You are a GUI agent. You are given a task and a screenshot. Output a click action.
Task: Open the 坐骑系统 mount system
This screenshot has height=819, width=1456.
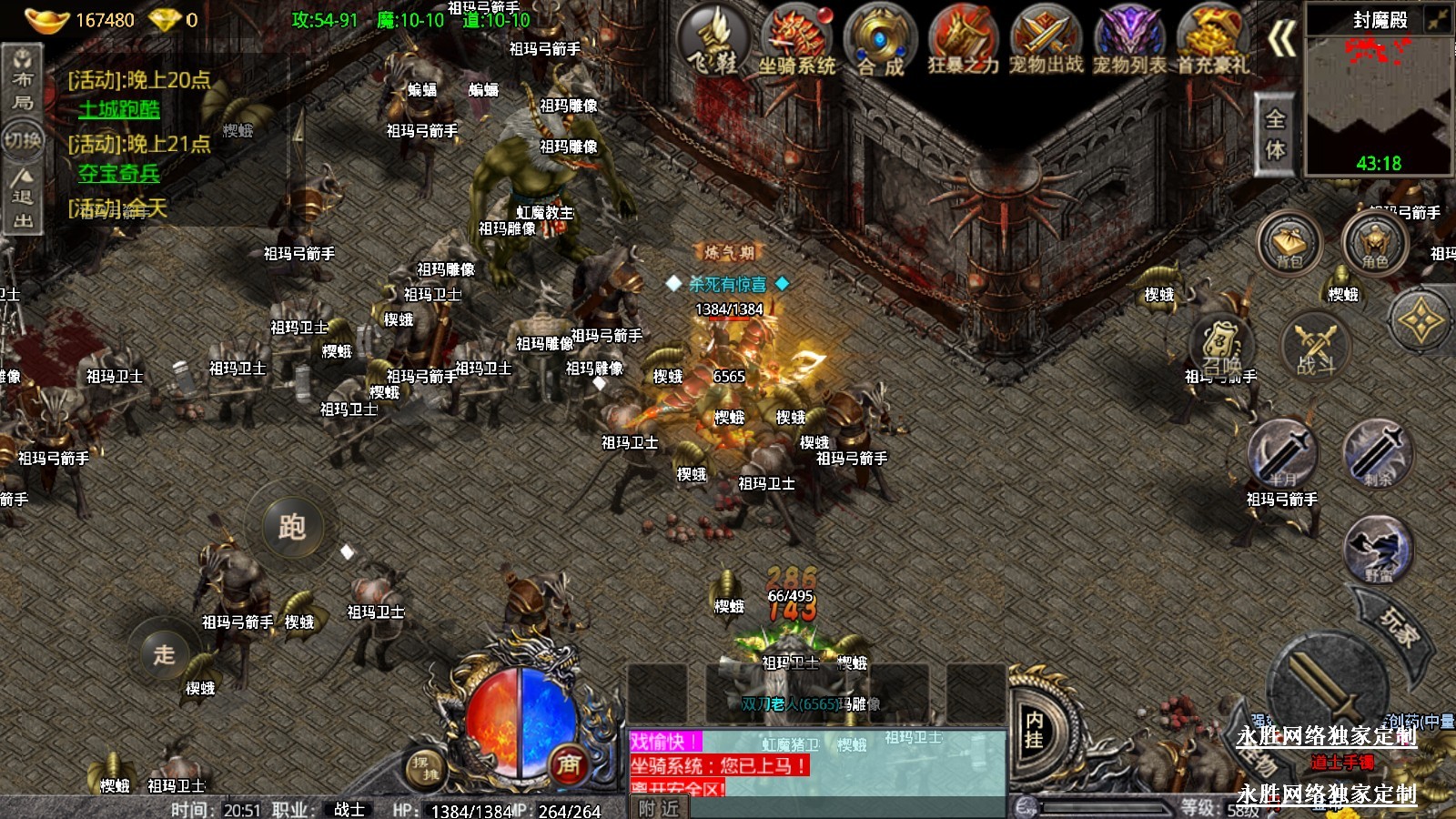797,40
